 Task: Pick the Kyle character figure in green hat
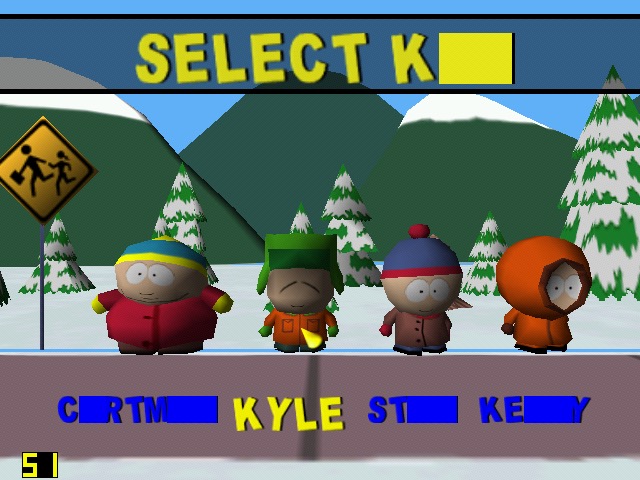pos(298,292)
